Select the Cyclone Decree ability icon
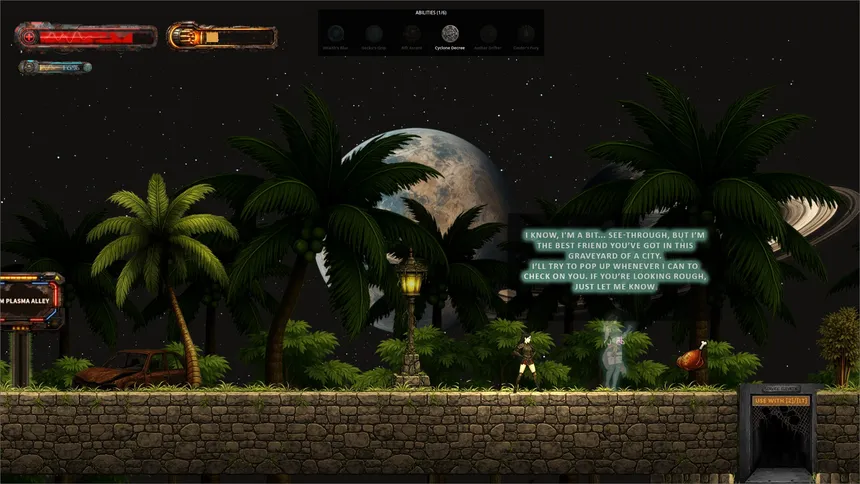Image resolution: width=860 pixels, height=484 pixels. click(x=450, y=33)
